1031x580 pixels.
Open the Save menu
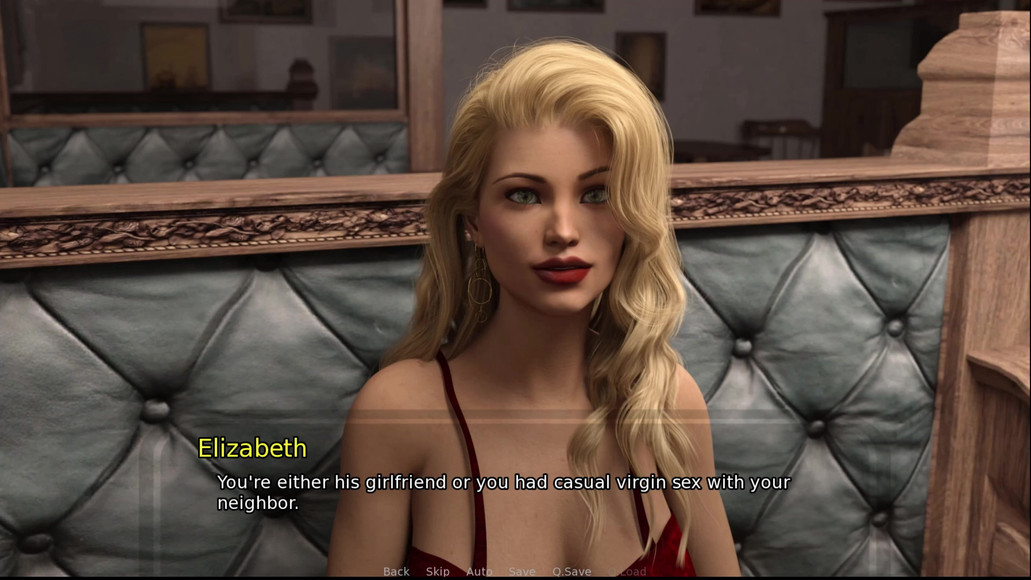pos(522,572)
